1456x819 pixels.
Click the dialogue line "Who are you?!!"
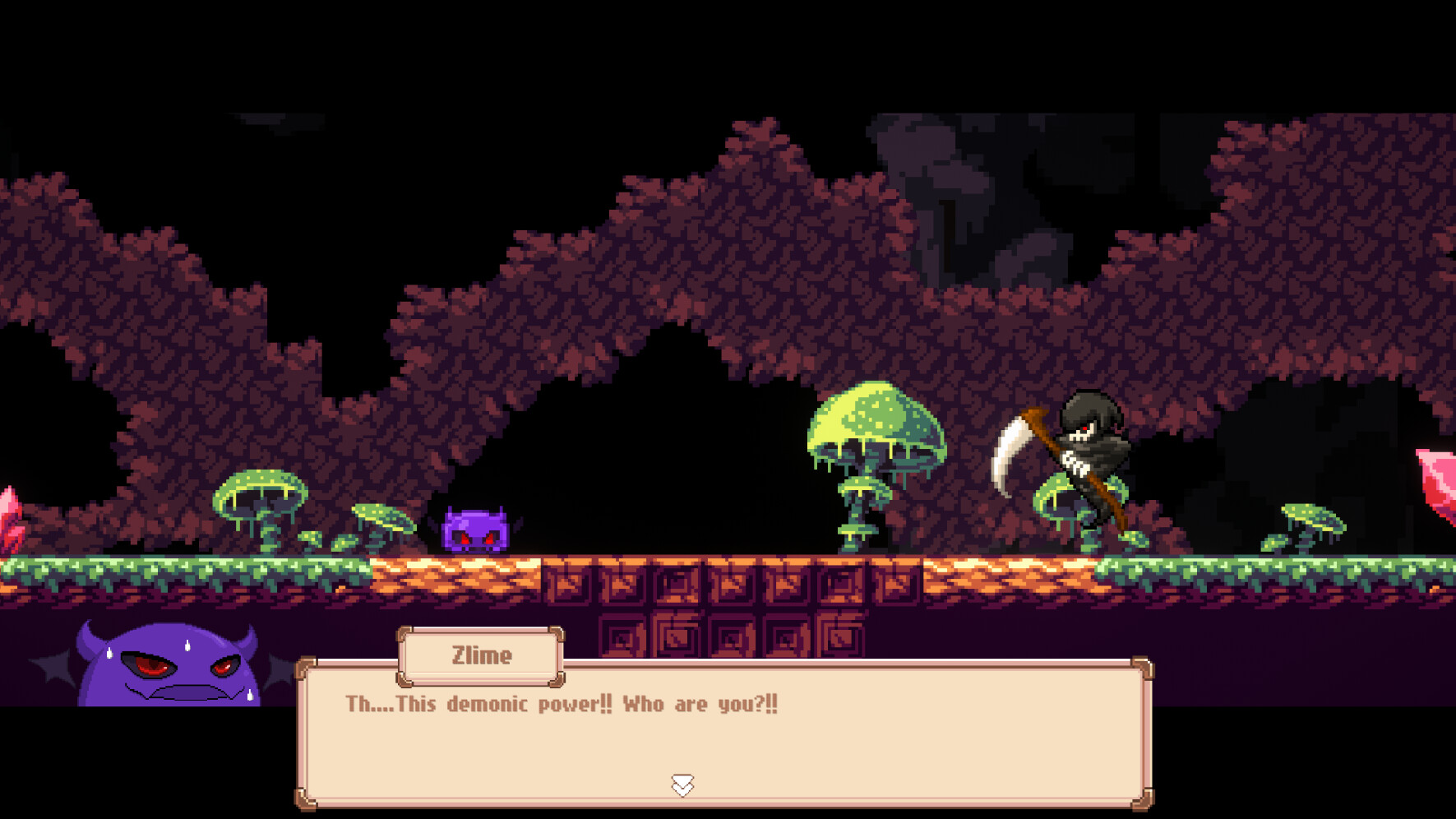pyautogui.click(x=703, y=704)
